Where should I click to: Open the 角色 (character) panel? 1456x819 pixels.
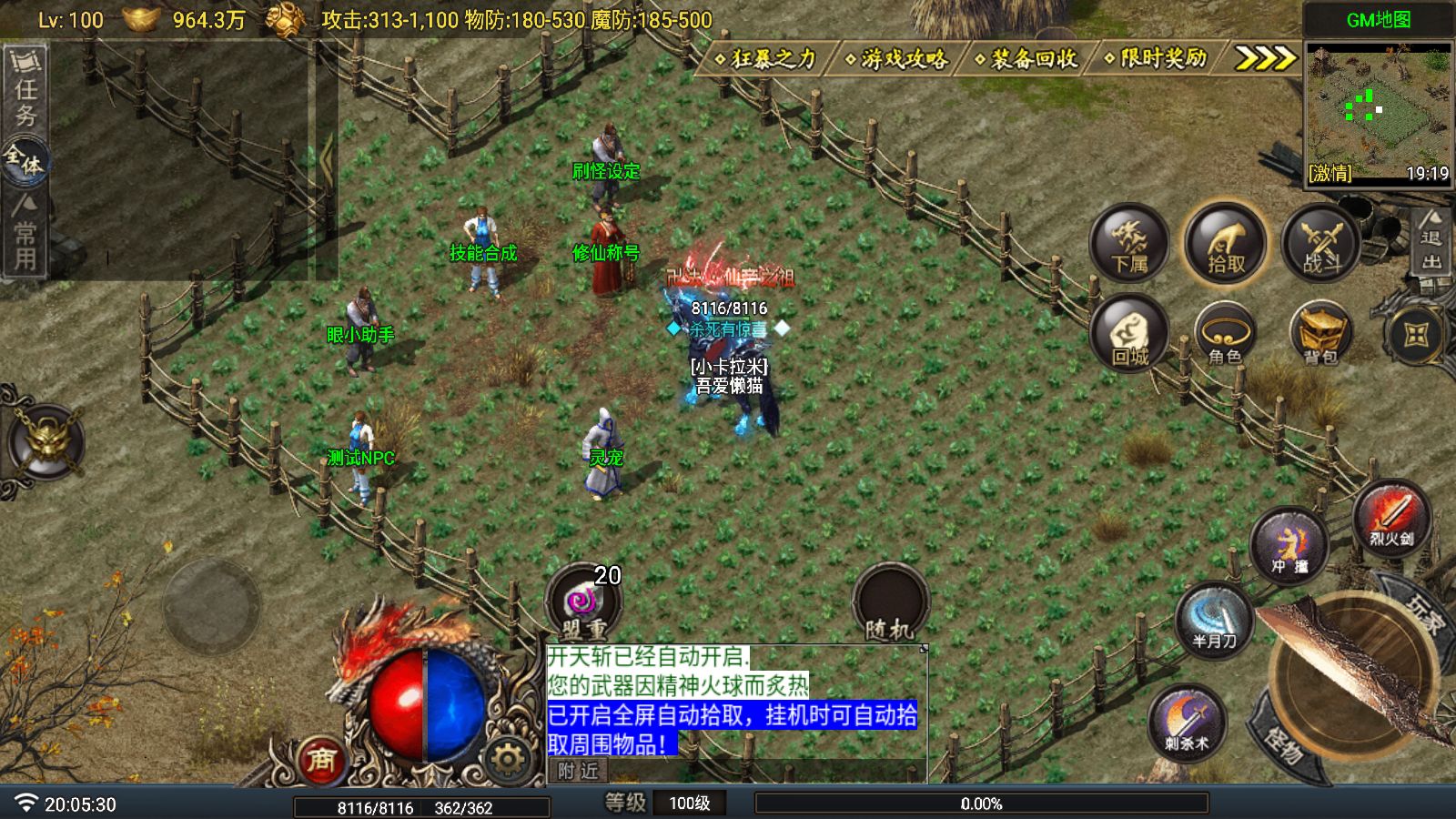[1224, 335]
